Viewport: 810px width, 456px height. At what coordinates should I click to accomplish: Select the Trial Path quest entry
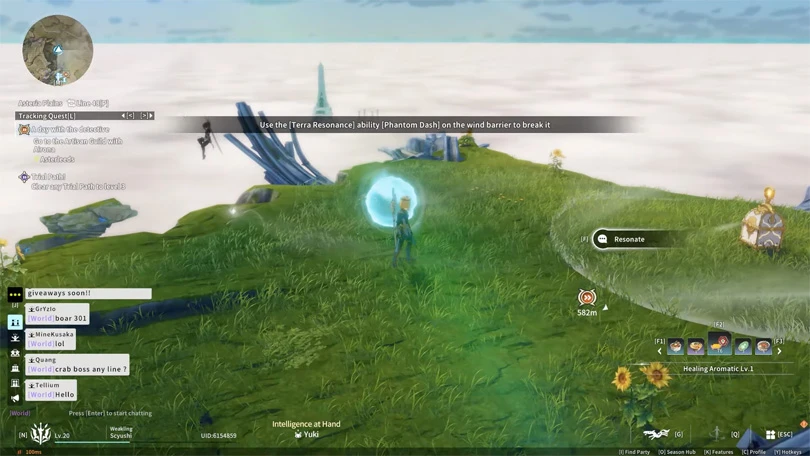point(48,177)
